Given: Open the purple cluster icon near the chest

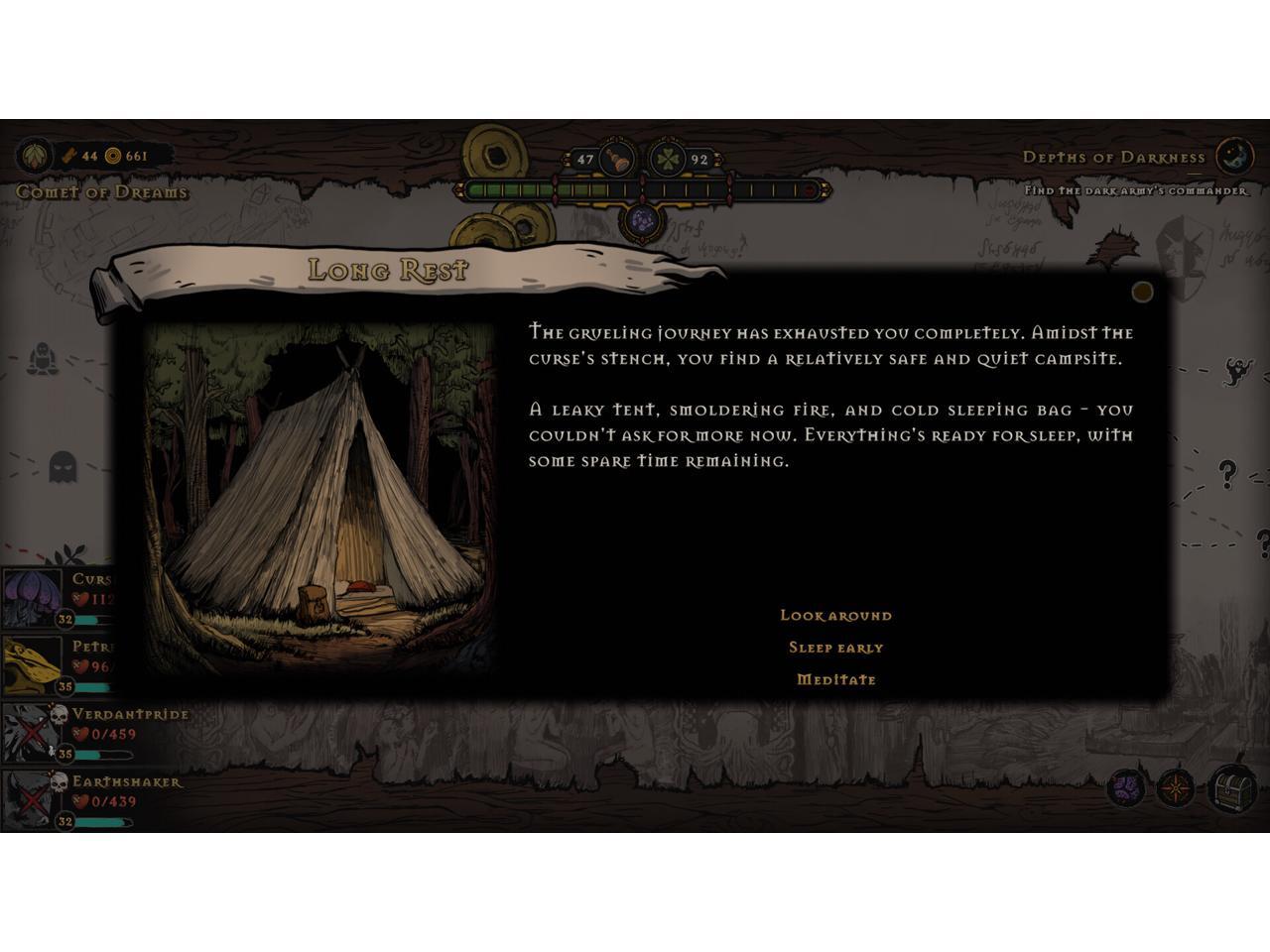Looking at the screenshot, I should [x=1126, y=789].
